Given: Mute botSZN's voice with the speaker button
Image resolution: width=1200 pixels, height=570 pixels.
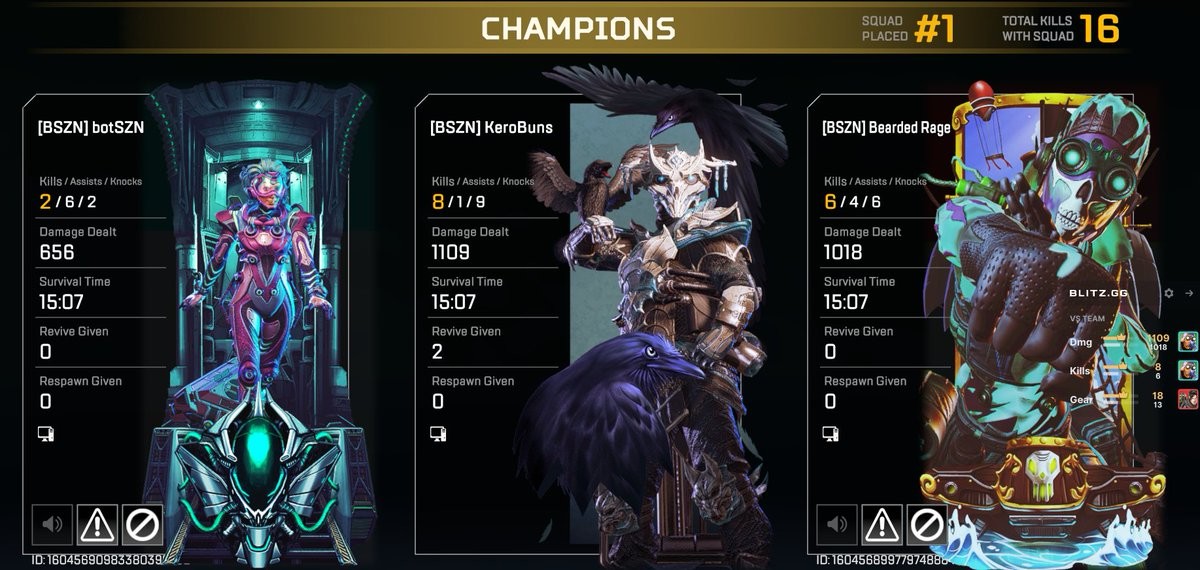Looking at the screenshot, I should 52,524.
